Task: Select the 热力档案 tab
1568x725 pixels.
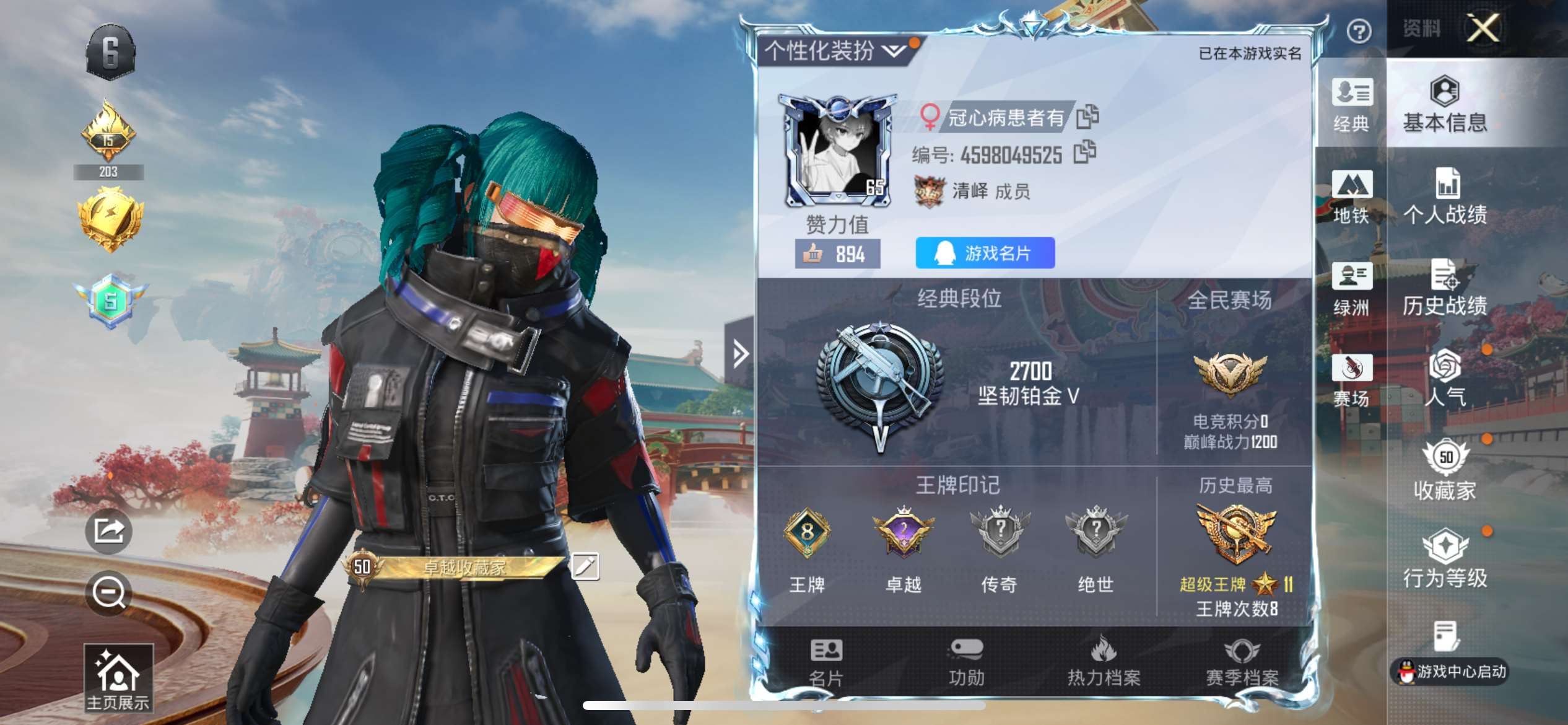Action: click(x=1104, y=663)
